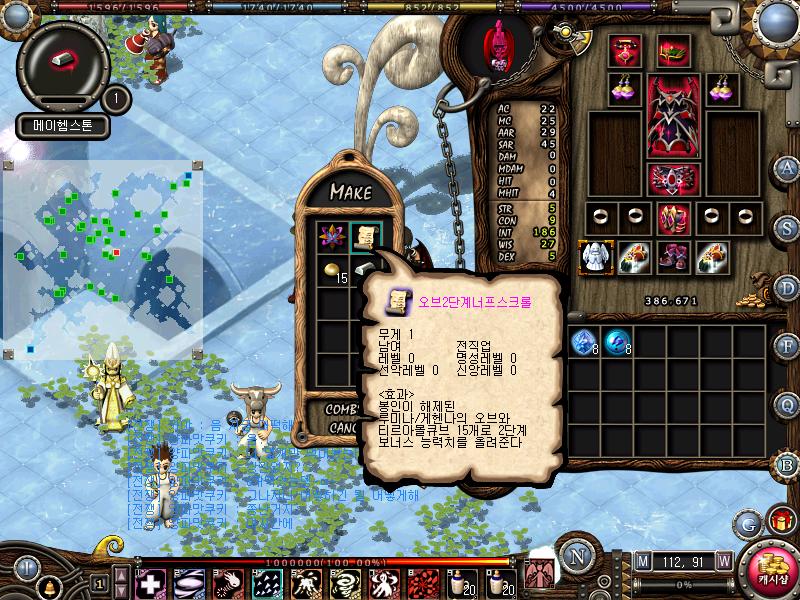The width and height of the screenshot is (800, 600).
Task: Select the equipped red armor chest piece
Action: point(673,115)
